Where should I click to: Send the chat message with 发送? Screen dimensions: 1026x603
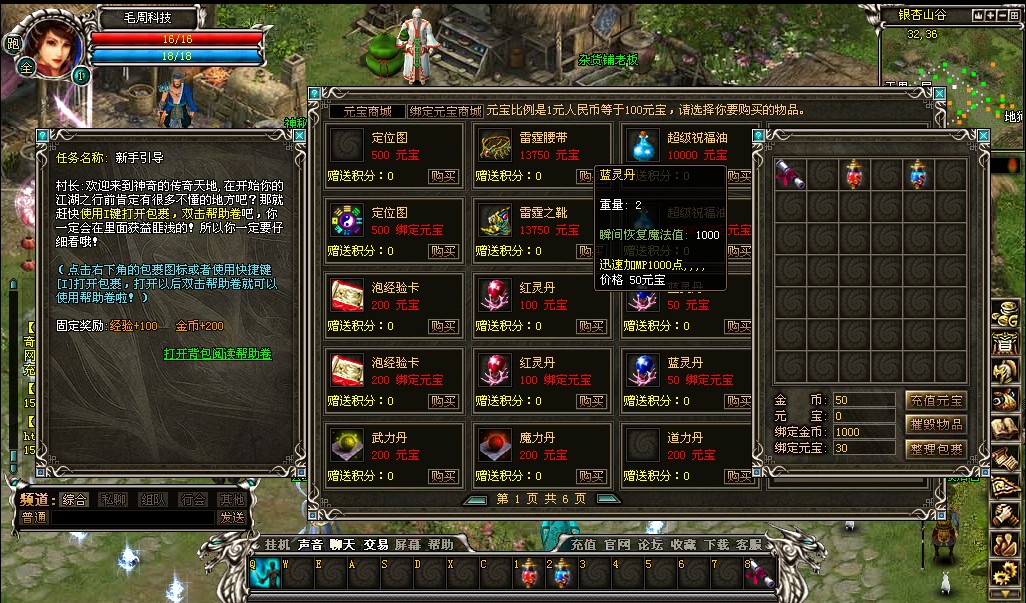(232, 517)
